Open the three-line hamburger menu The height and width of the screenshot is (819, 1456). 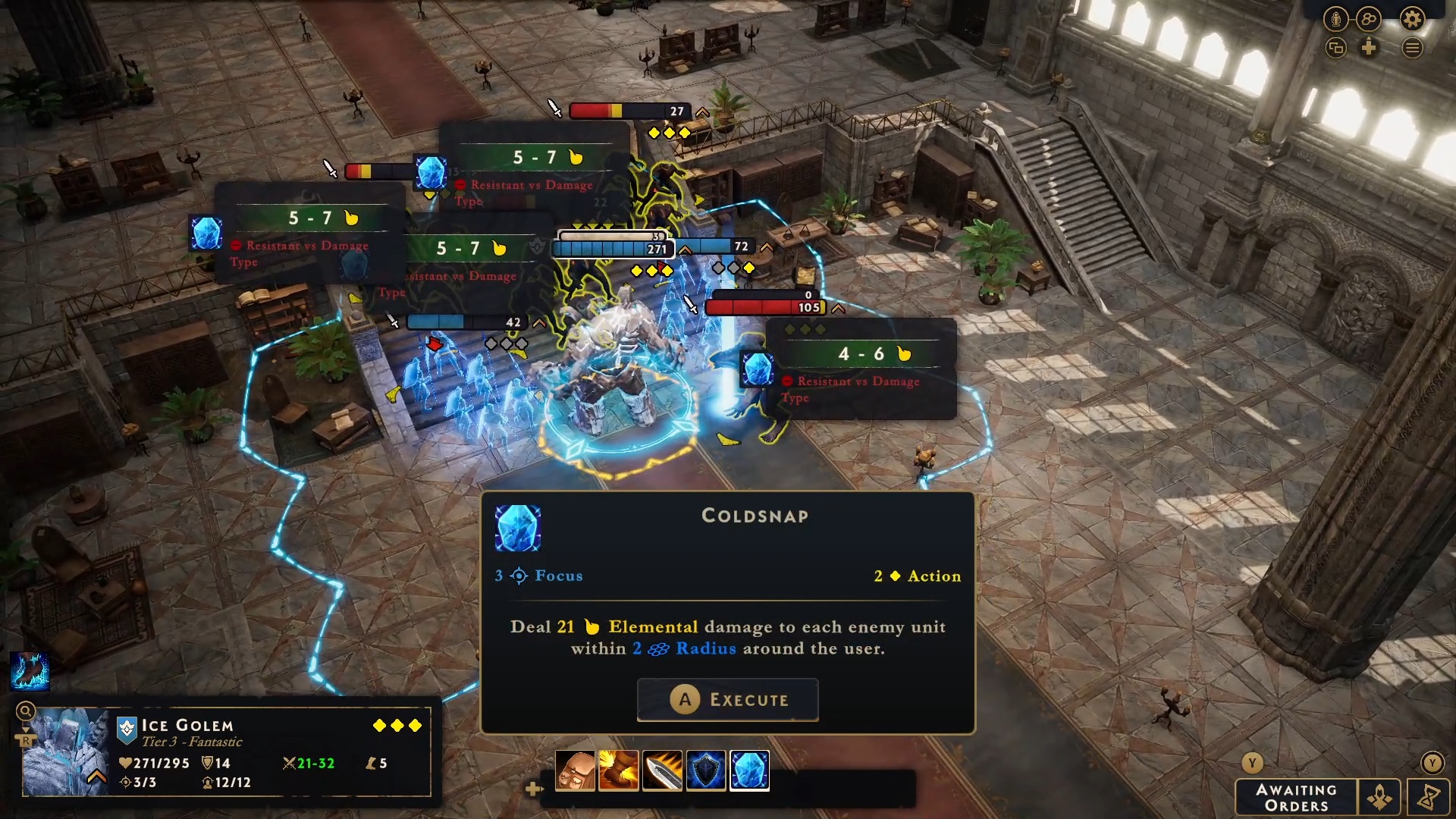(x=1412, y=49)
